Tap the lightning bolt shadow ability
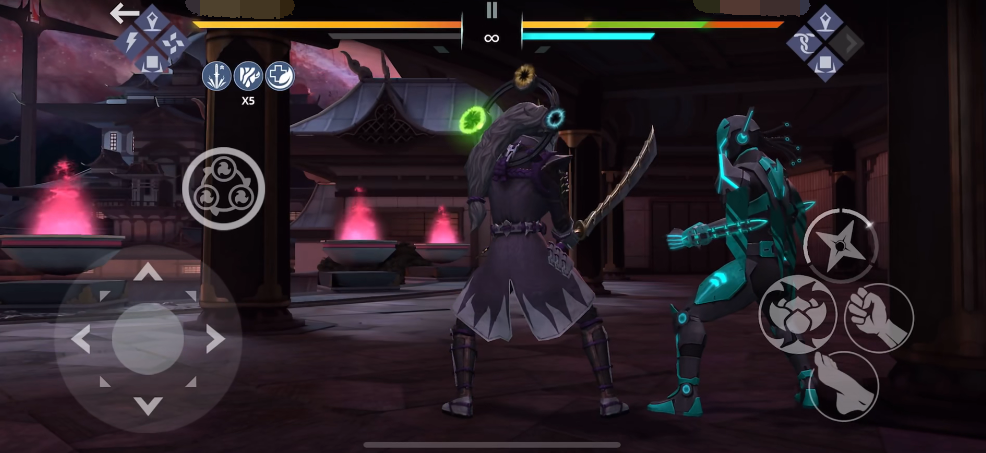986x453 pixels. [x=131, y=42]
